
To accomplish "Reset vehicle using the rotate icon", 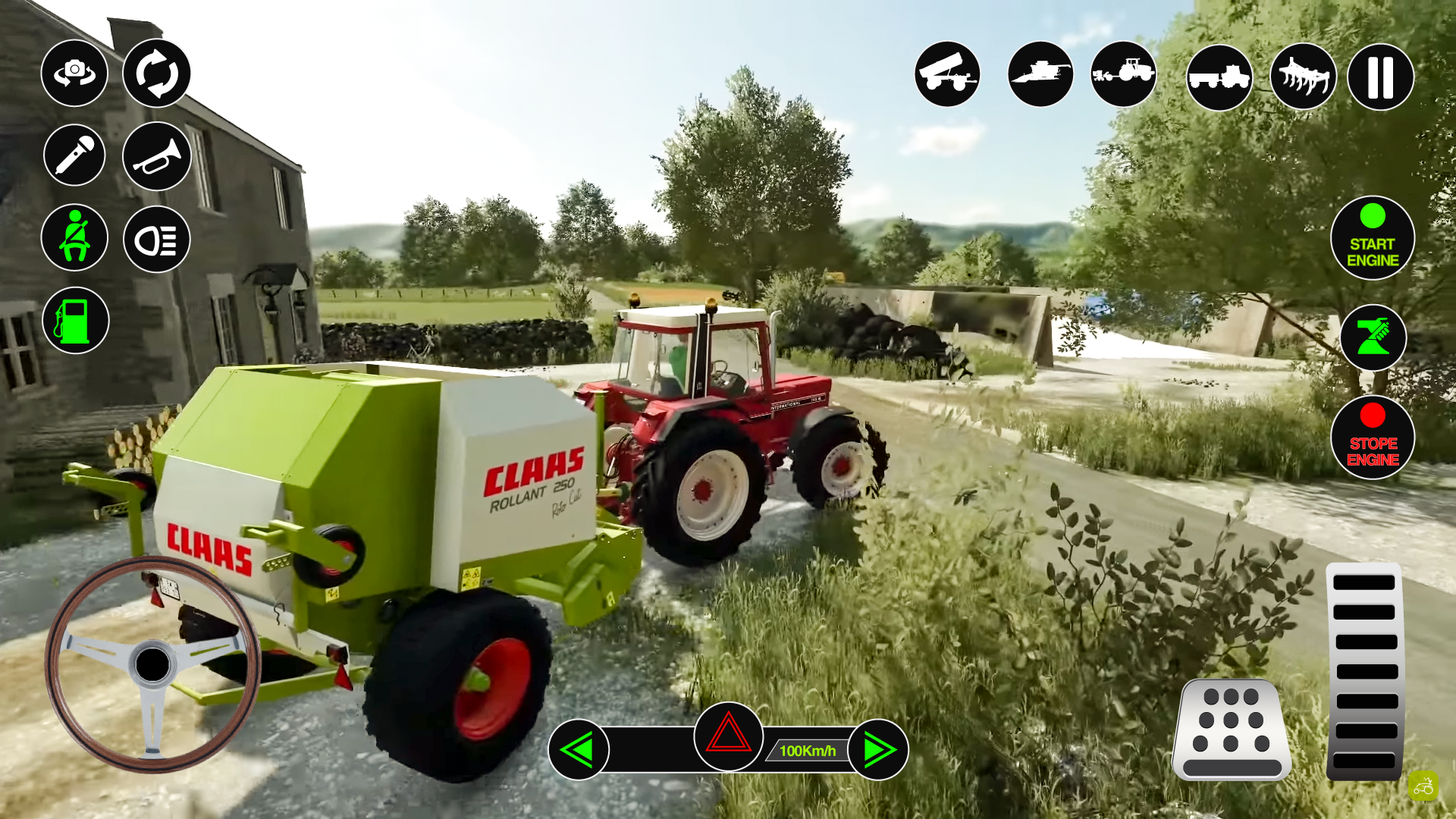I will pyautogui.click(x=156, y=73).
